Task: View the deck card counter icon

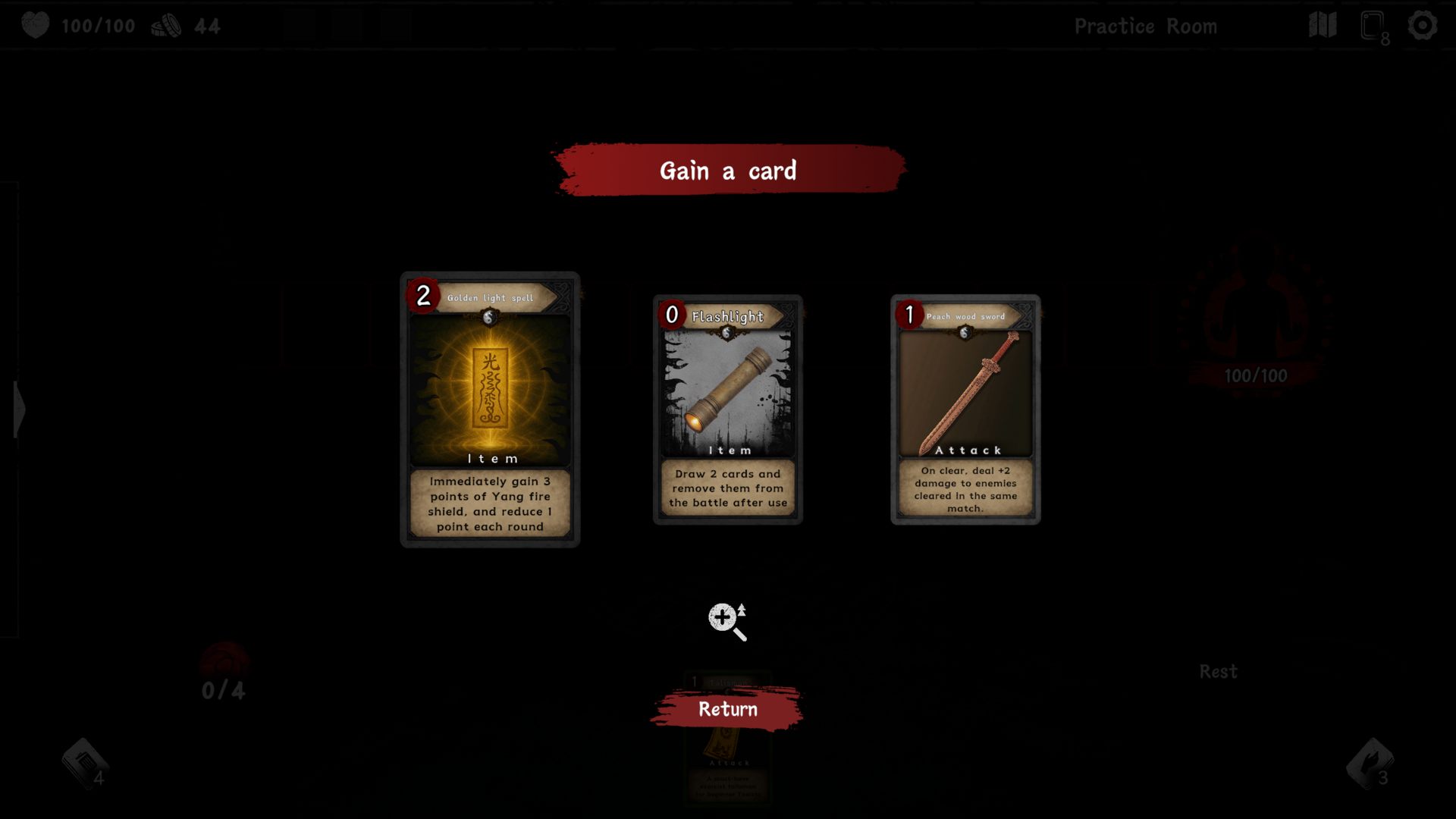Action: click(1373, 27)
